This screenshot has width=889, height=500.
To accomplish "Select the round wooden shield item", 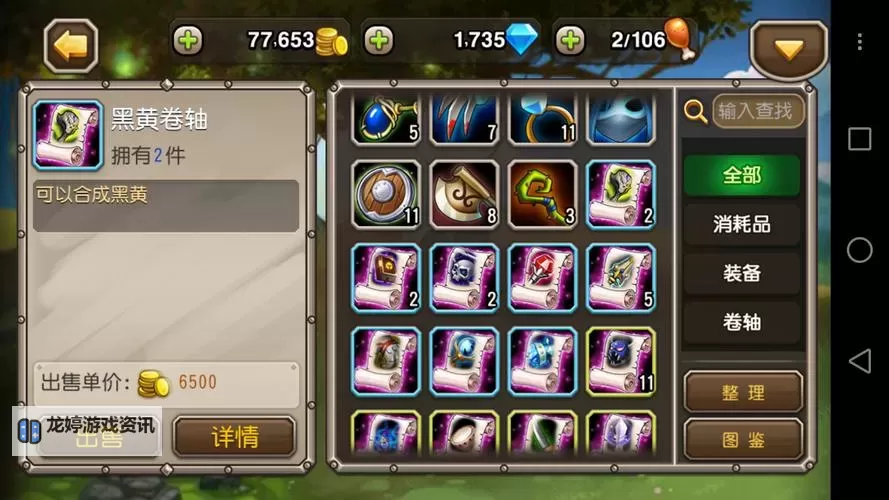I will tap(386, 195).
